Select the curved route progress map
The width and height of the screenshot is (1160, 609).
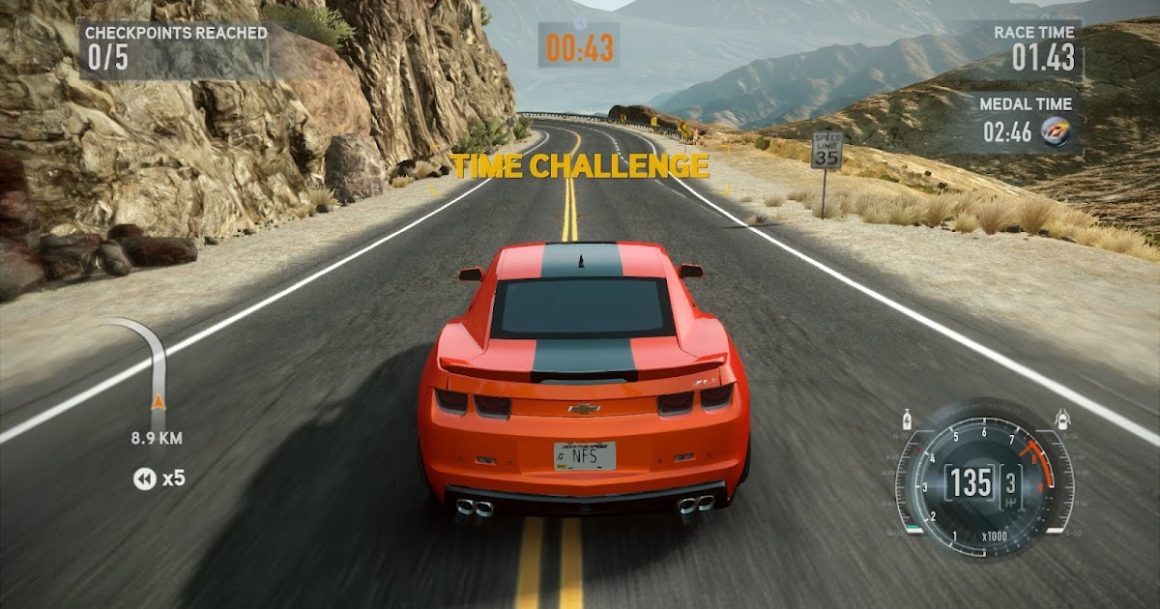(x=151, y=372)
